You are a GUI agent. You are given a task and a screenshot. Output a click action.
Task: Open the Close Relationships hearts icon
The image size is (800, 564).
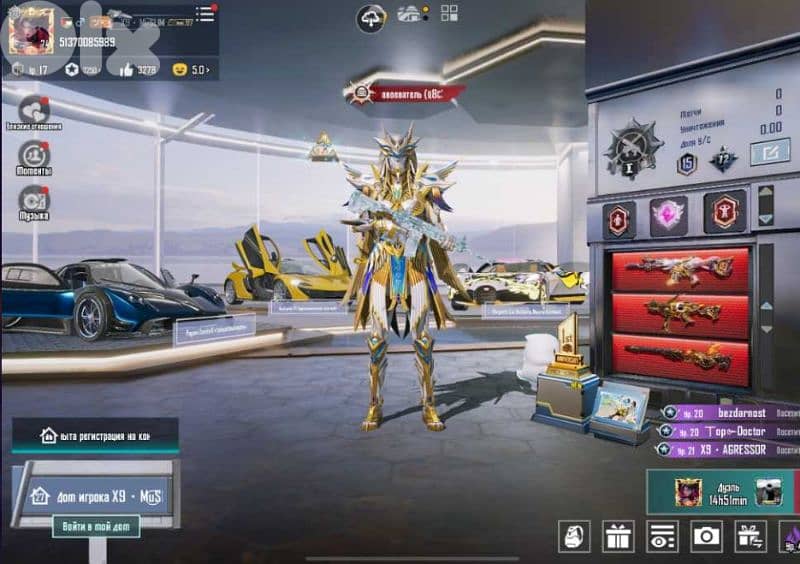(35, 109)
